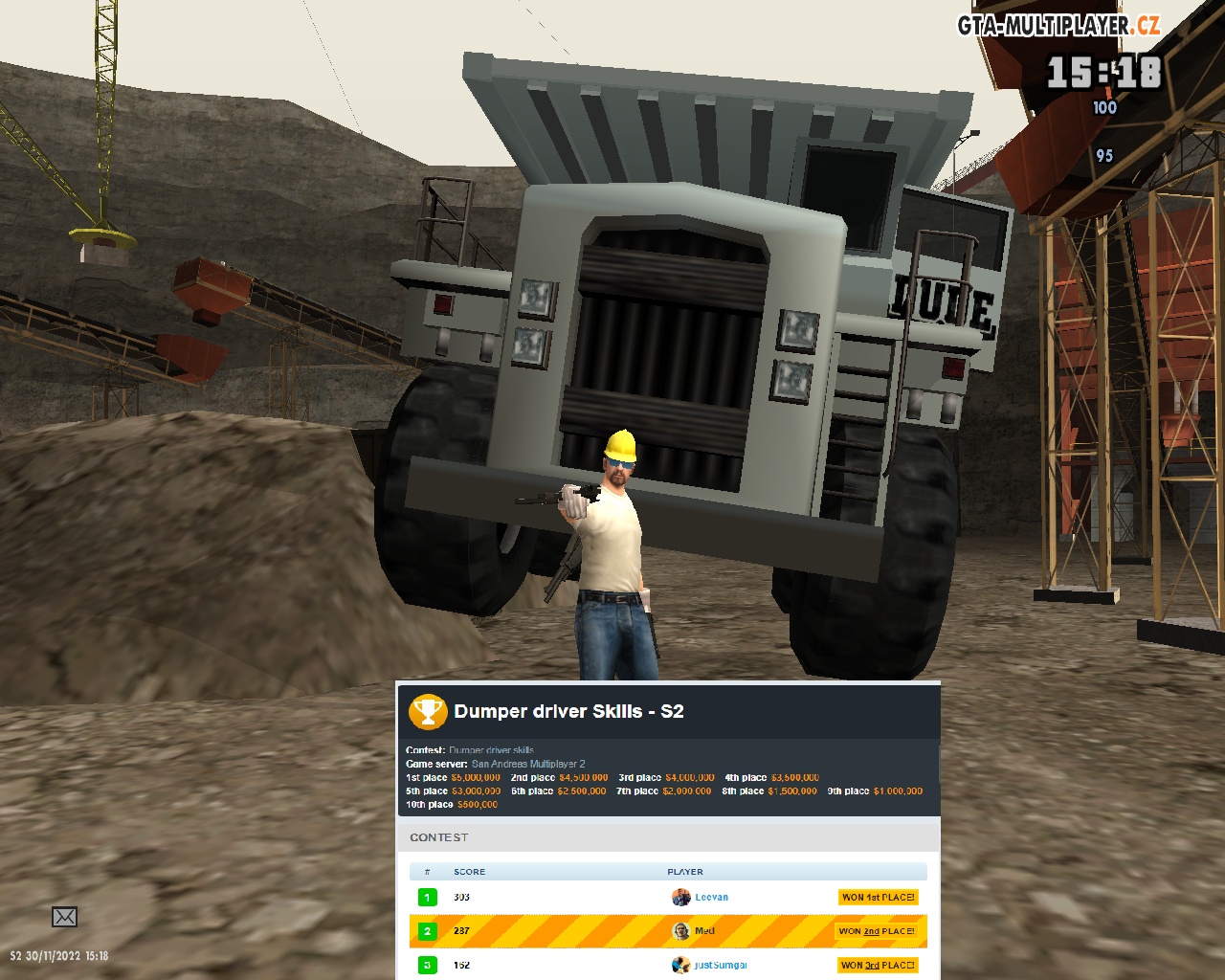Click the San Andreas Multiplayer 2 server link
Screen dimensions: 1225x980
tap(528, 765)
